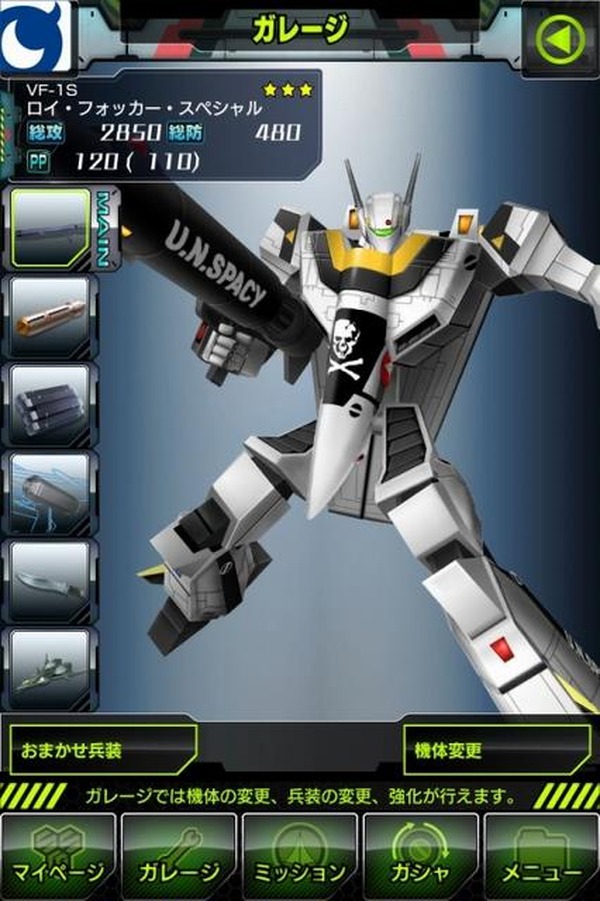
Task: Show the メニュー menu
Action: pyautogui.click(x=541, y=857)
